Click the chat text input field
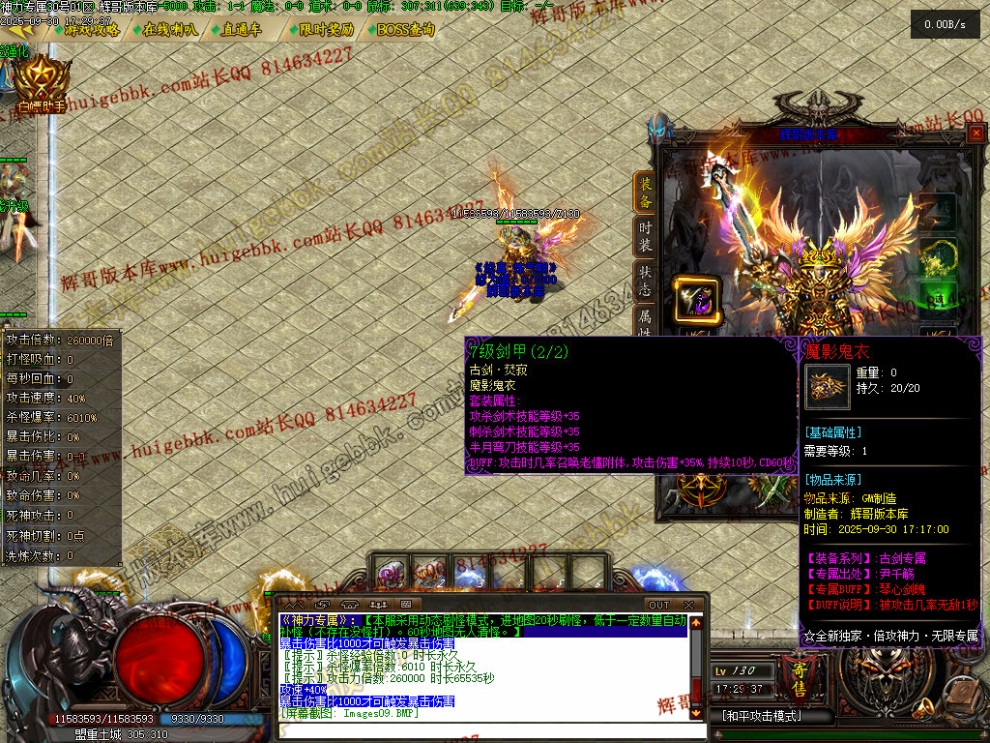Screen dimensions: 990x743 [480, 728]
